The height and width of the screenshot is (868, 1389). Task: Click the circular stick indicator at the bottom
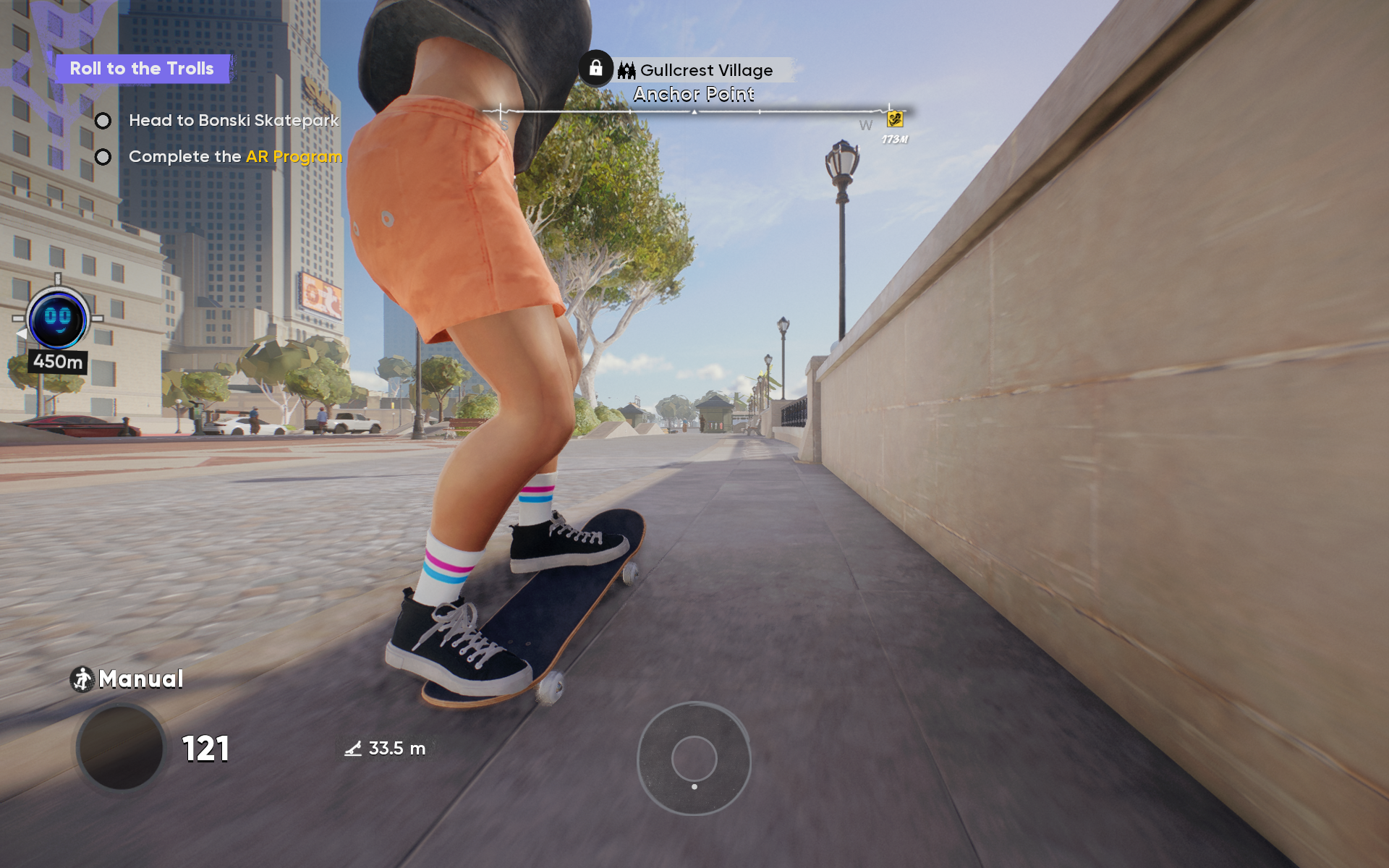pyautogui.click(x=694, y=758)
